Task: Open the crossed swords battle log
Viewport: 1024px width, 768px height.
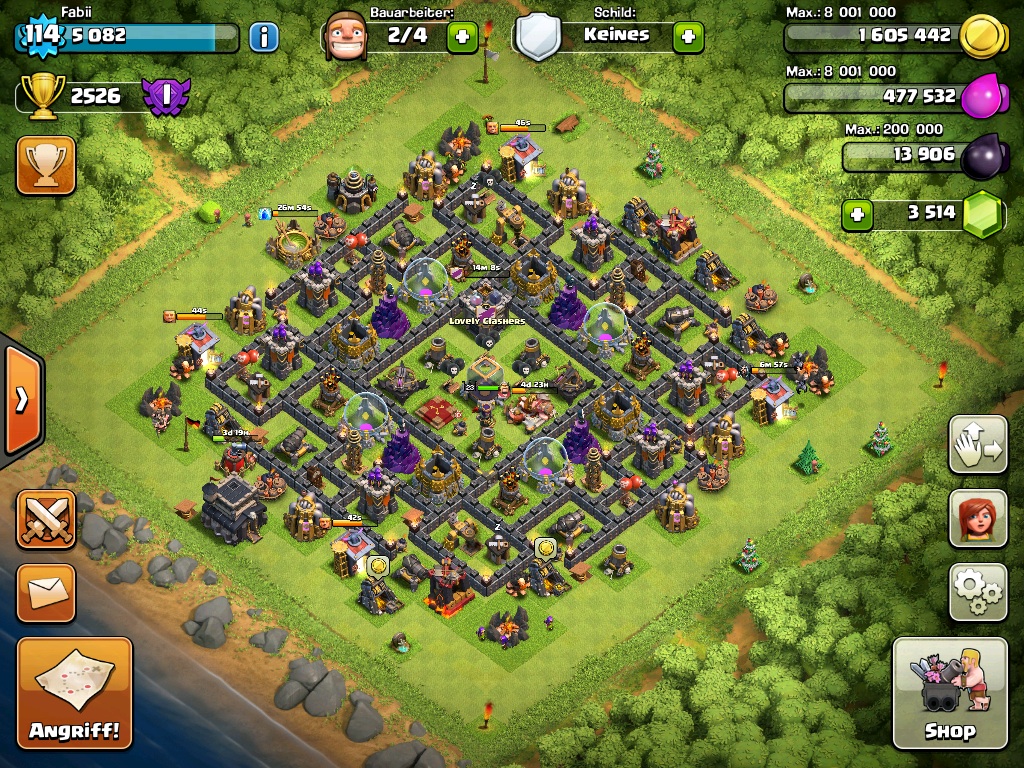Action: tap(46, 518)
